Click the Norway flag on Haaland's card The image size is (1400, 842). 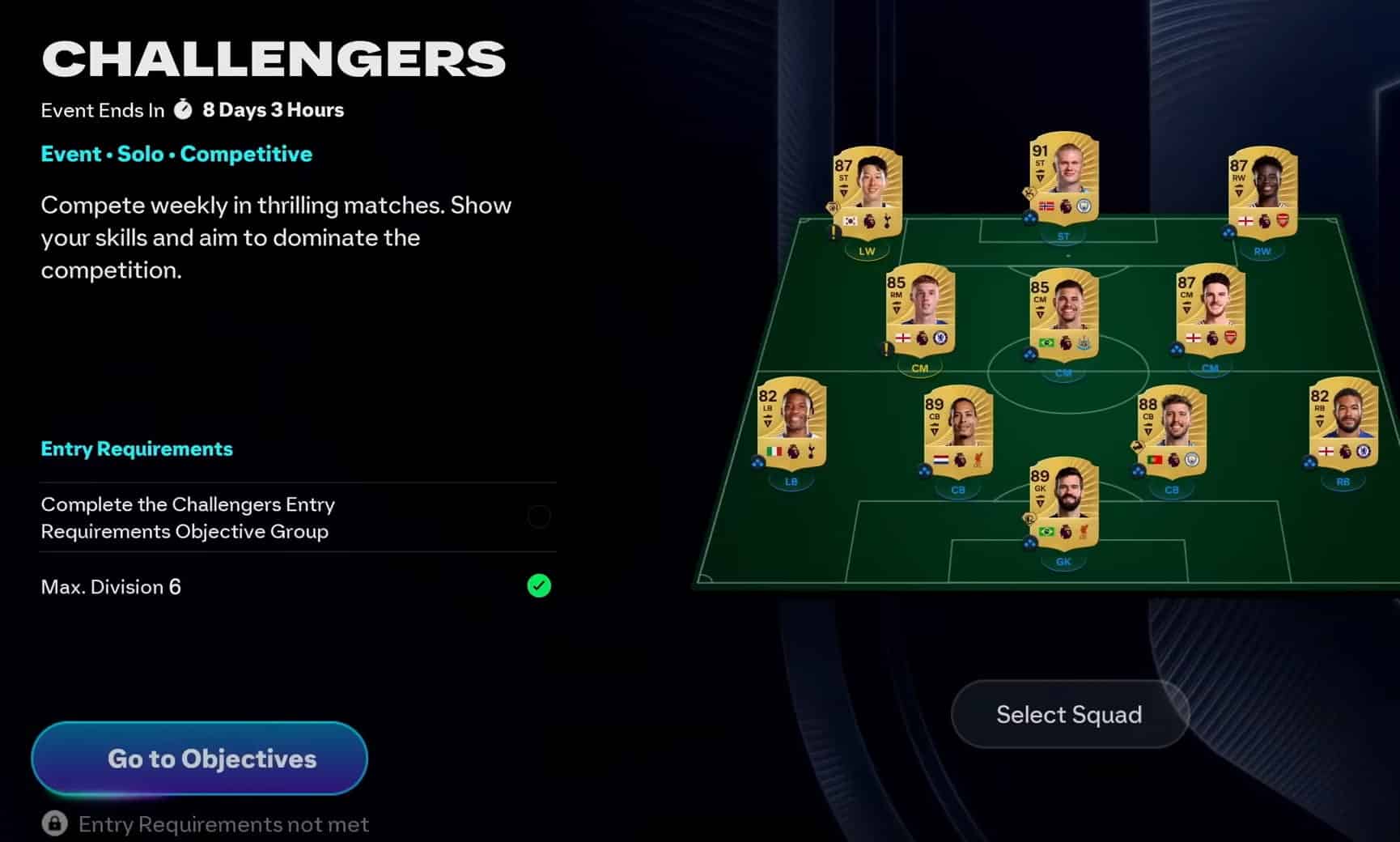point(1047,206)
